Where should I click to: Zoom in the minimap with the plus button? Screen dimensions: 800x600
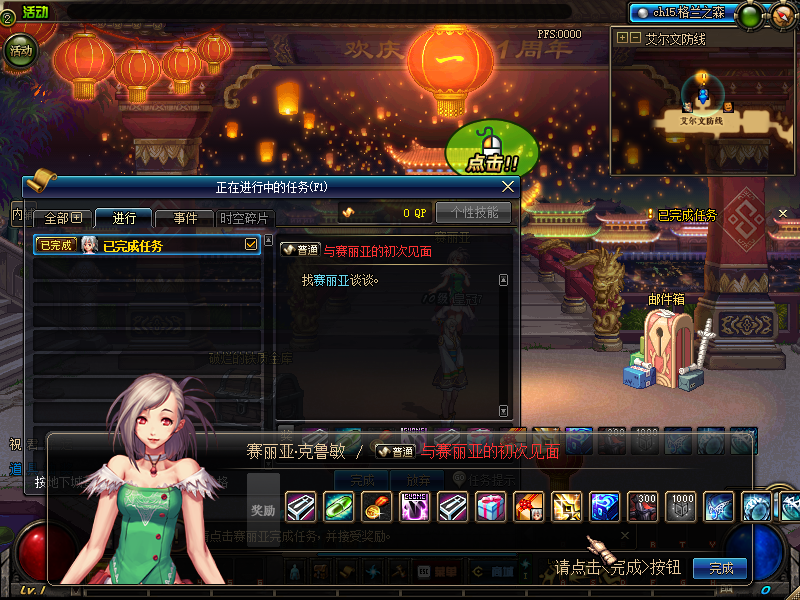pyautogui.click(x=623, y=38)
